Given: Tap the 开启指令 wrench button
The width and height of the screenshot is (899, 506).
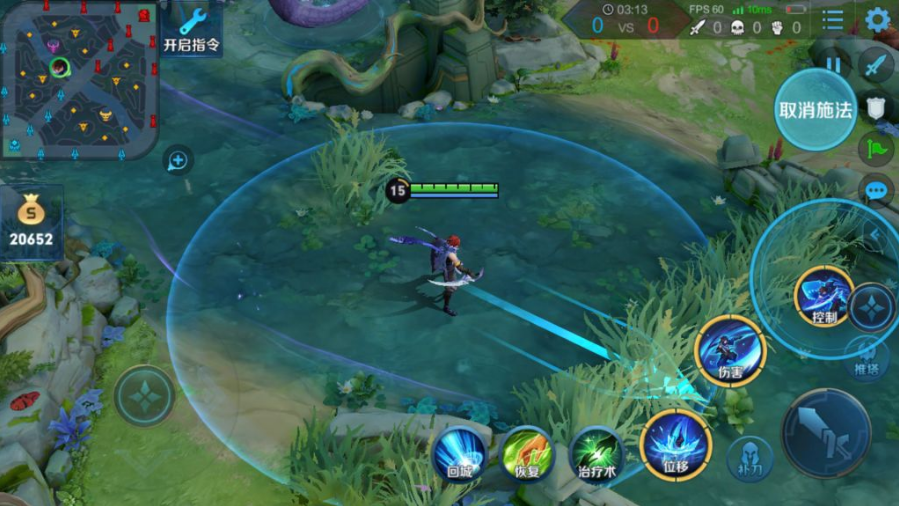Looking at the screenshot, I should point(192,30).
